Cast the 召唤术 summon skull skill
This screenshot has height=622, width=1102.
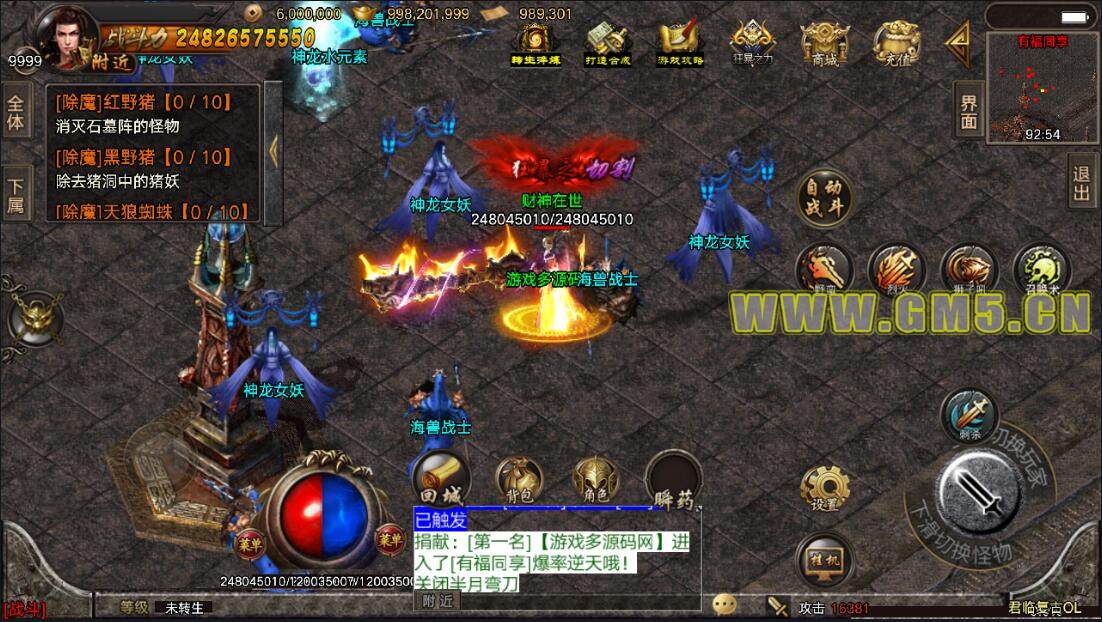[x=1041, y=270]
